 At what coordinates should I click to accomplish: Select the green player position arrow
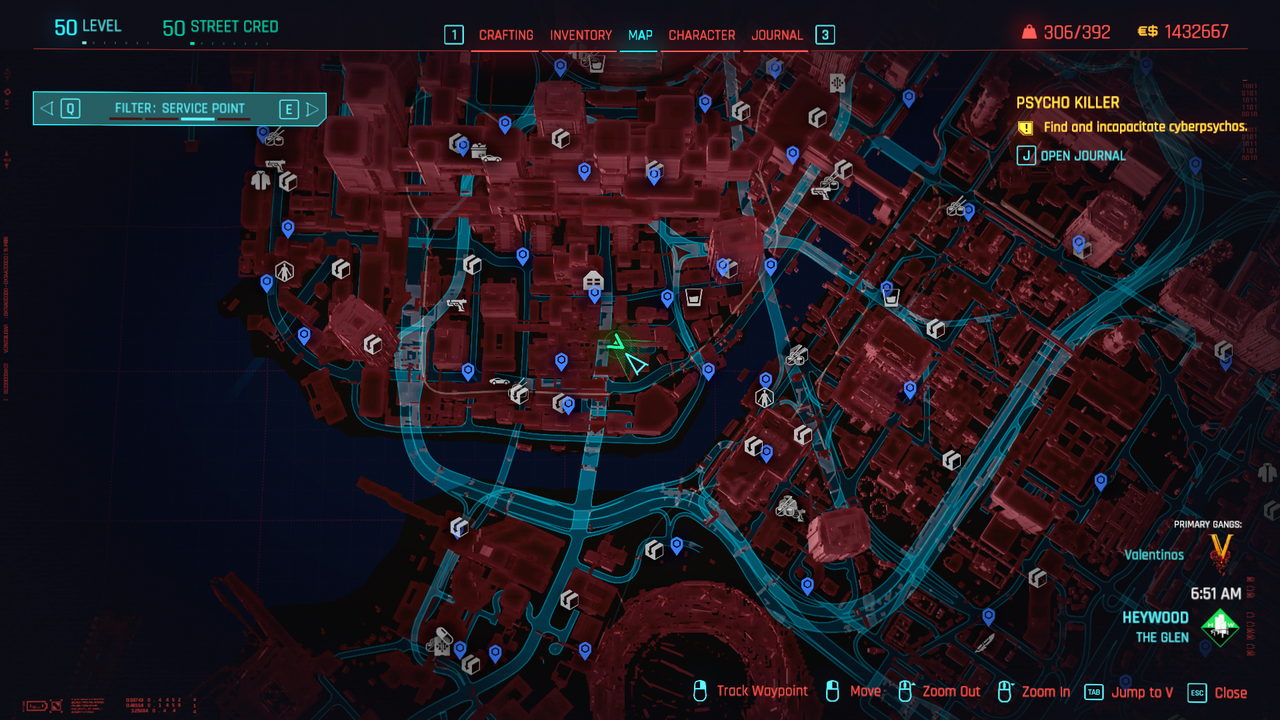coord(617,344)
